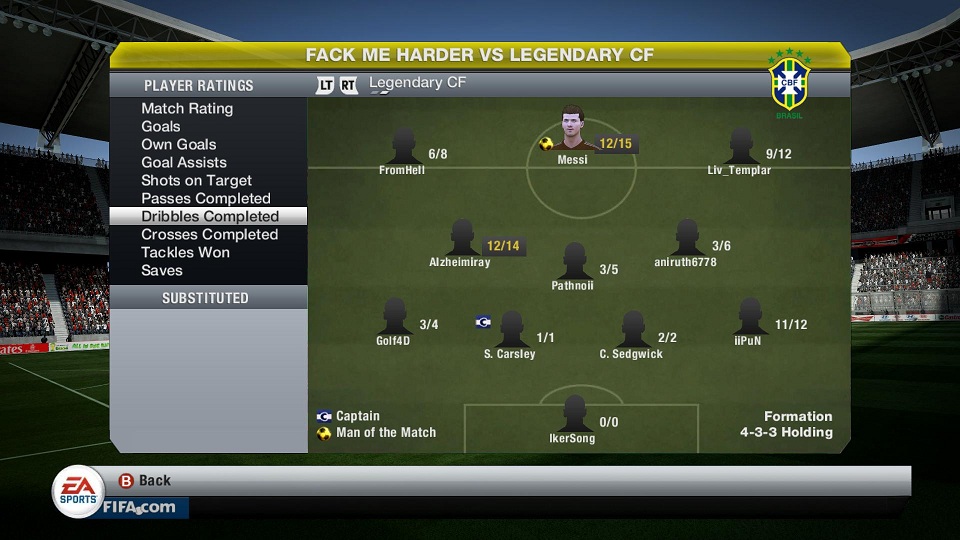
Task: Show the Own Goals stat
Action: click(177, 144)
